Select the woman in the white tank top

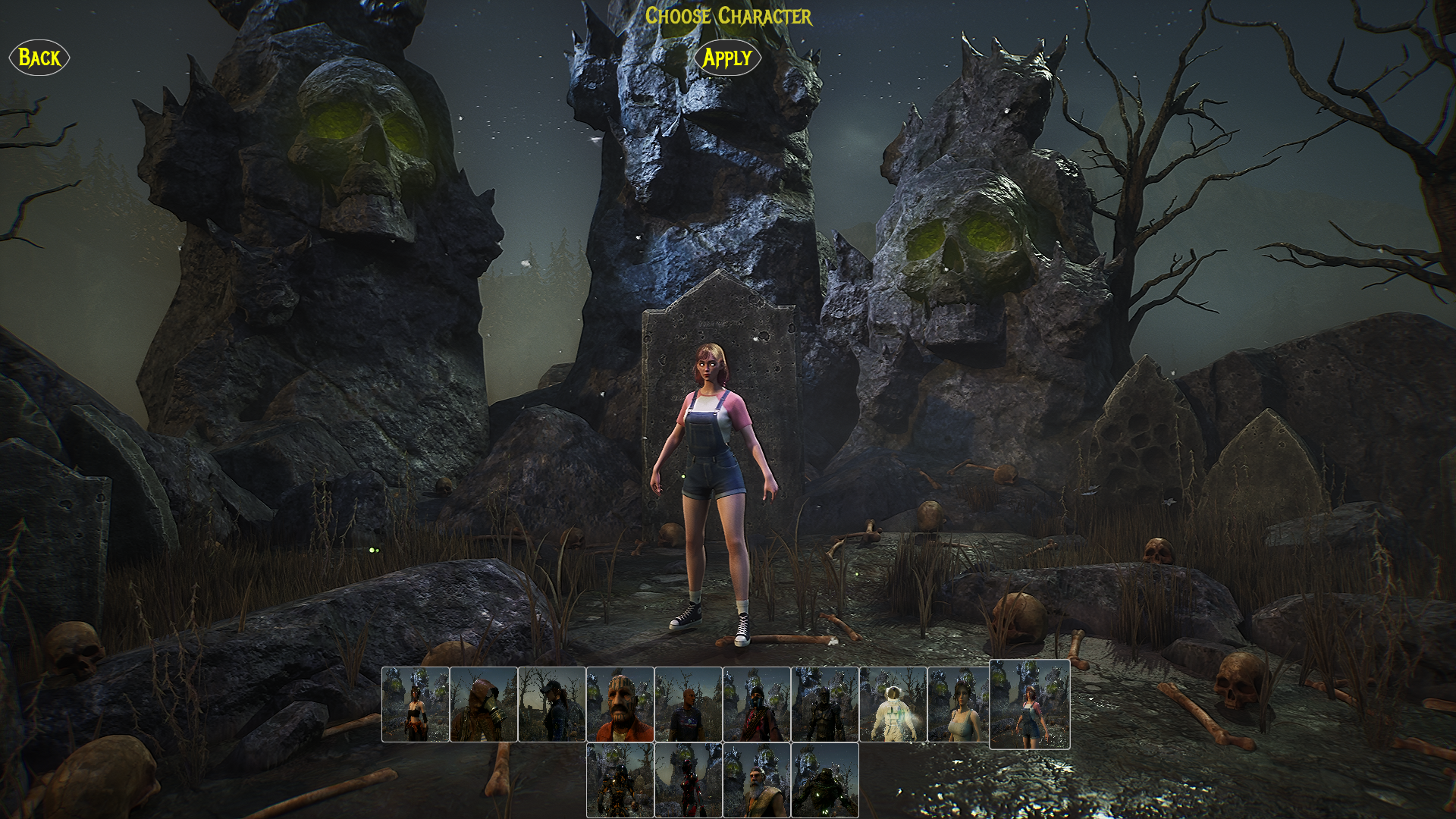click(x=959, y=704)
